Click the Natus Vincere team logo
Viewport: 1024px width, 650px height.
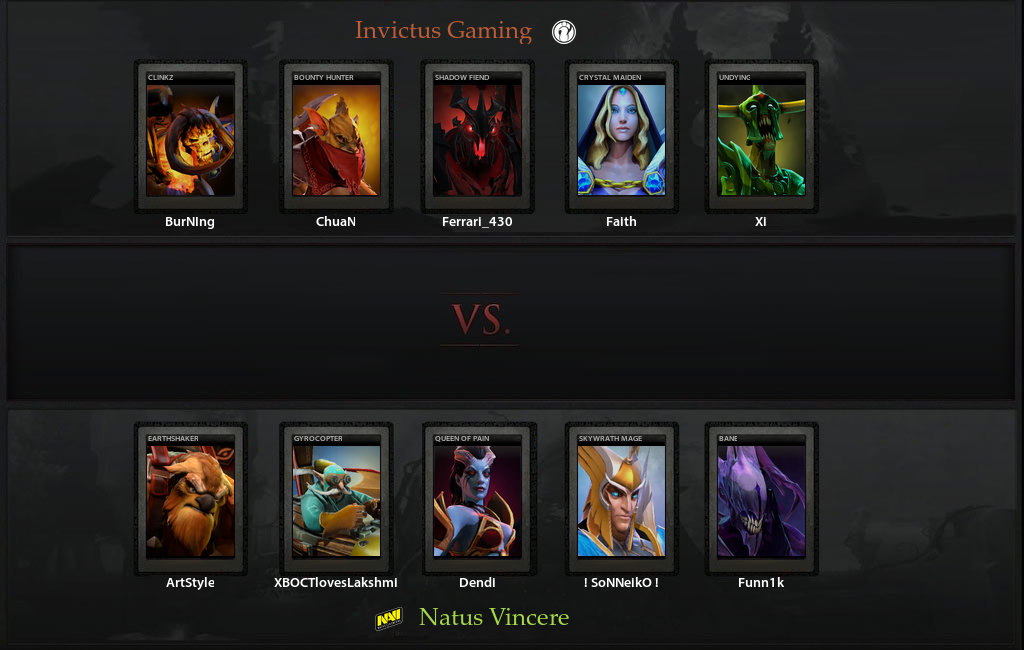(x=388, y=620)
